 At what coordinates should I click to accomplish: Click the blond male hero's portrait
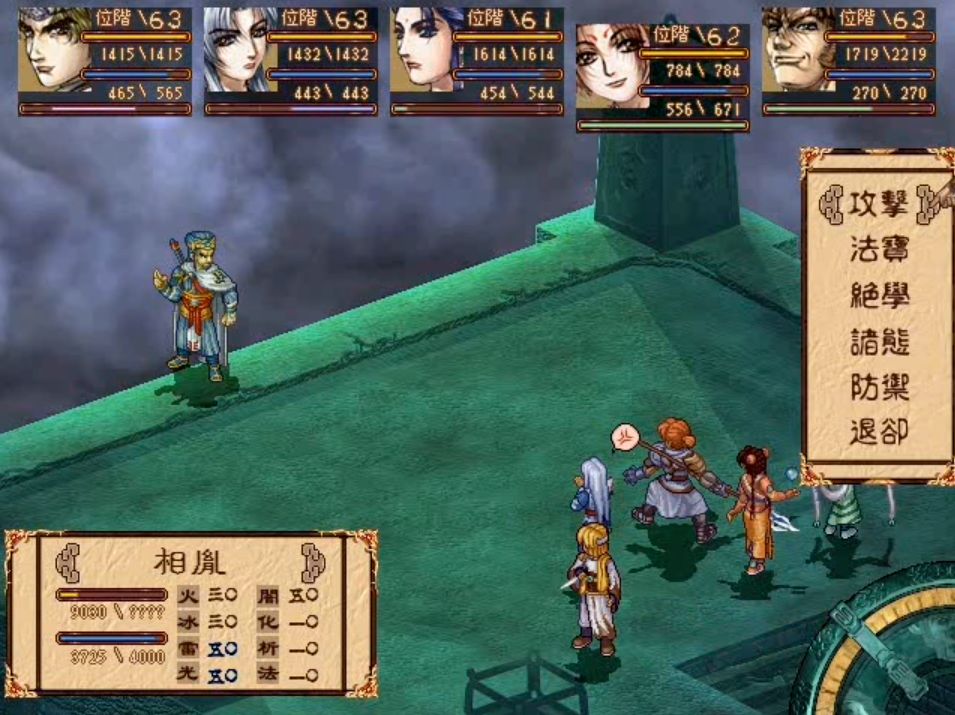point(49,50)
